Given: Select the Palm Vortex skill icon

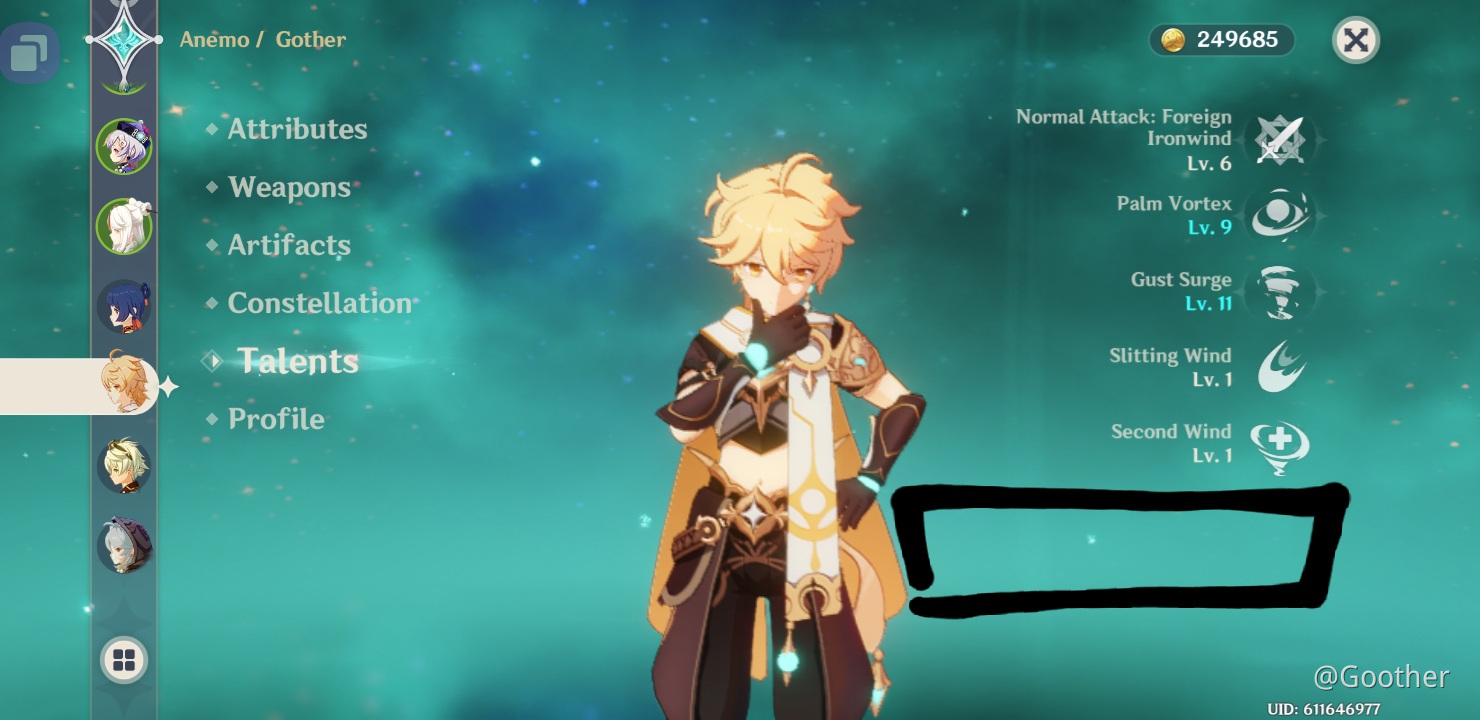Looking at the screenshot, I should click(x=1280, y=213).
